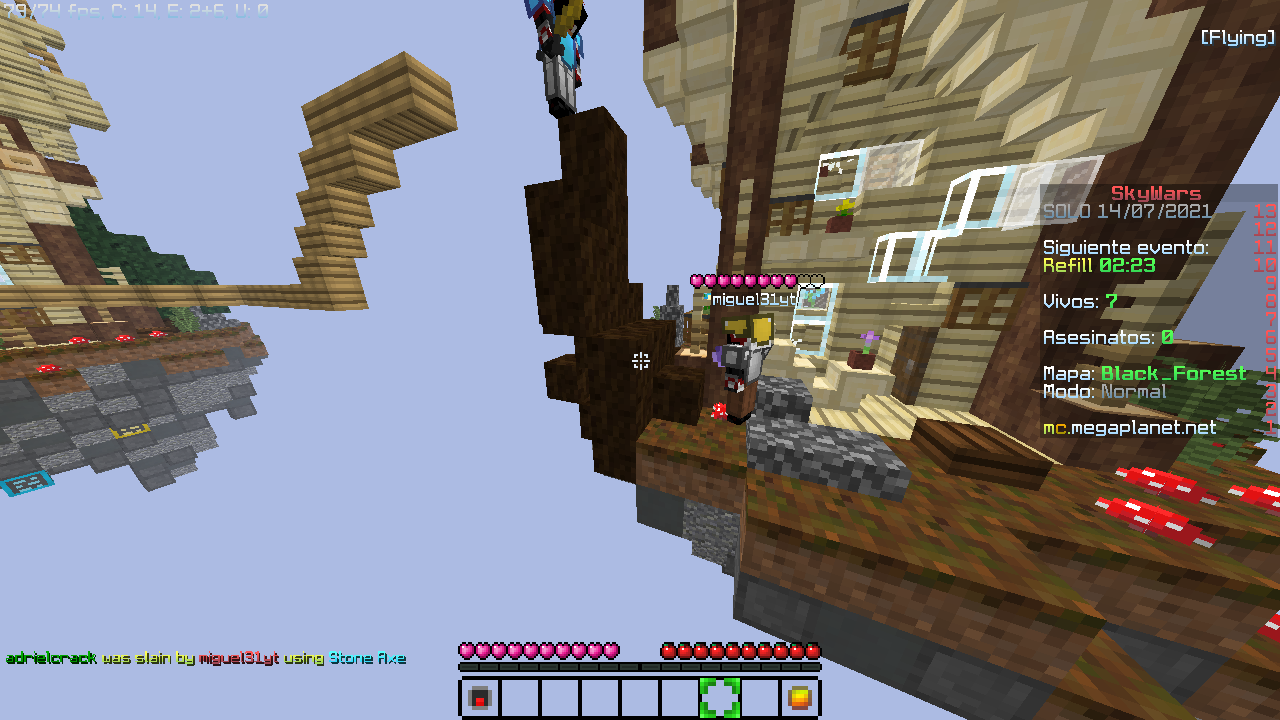This screenshot has height=720, width=1280.
Task: Select the red-dot compass item in hotbar
Action: tap(480, 698)
